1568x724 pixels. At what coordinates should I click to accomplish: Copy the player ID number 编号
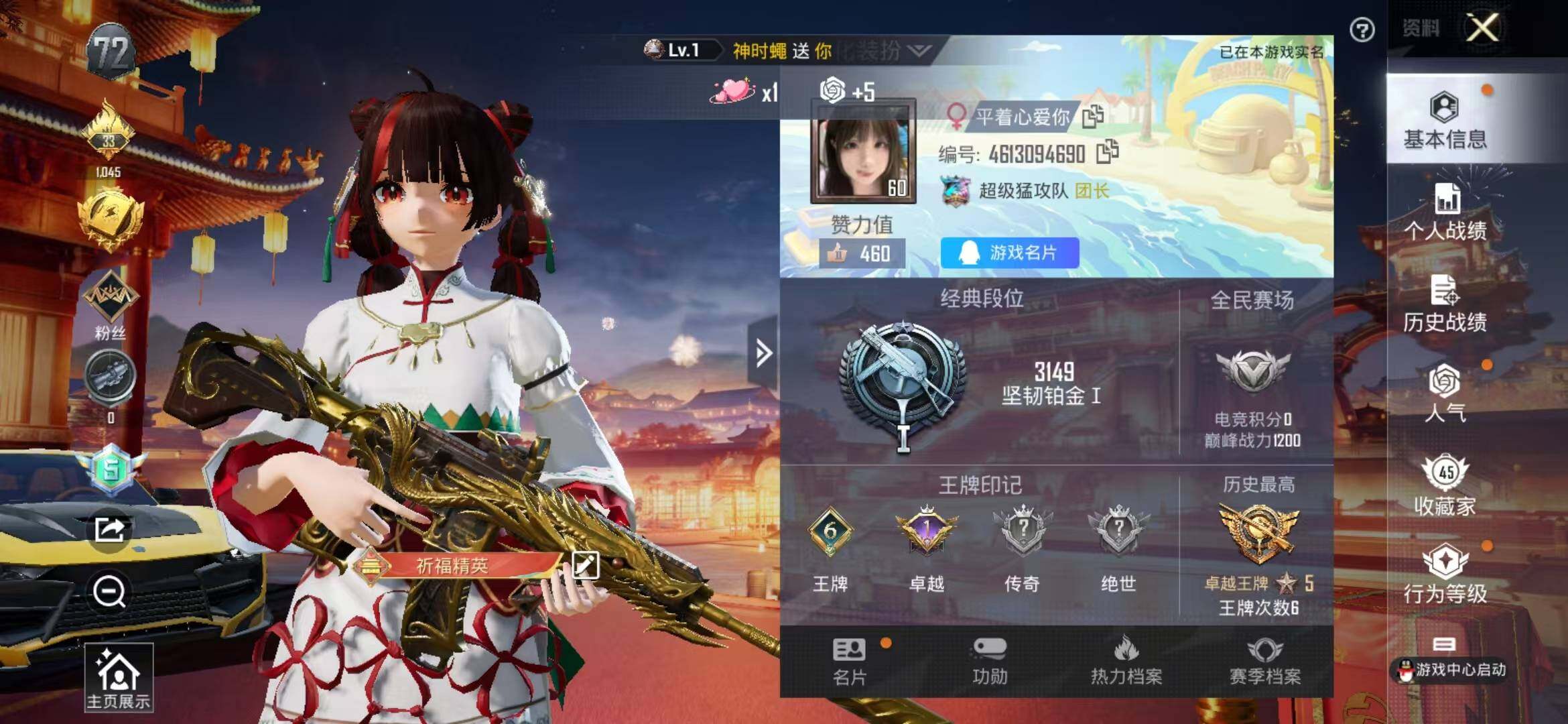(x=1107, y=152)
